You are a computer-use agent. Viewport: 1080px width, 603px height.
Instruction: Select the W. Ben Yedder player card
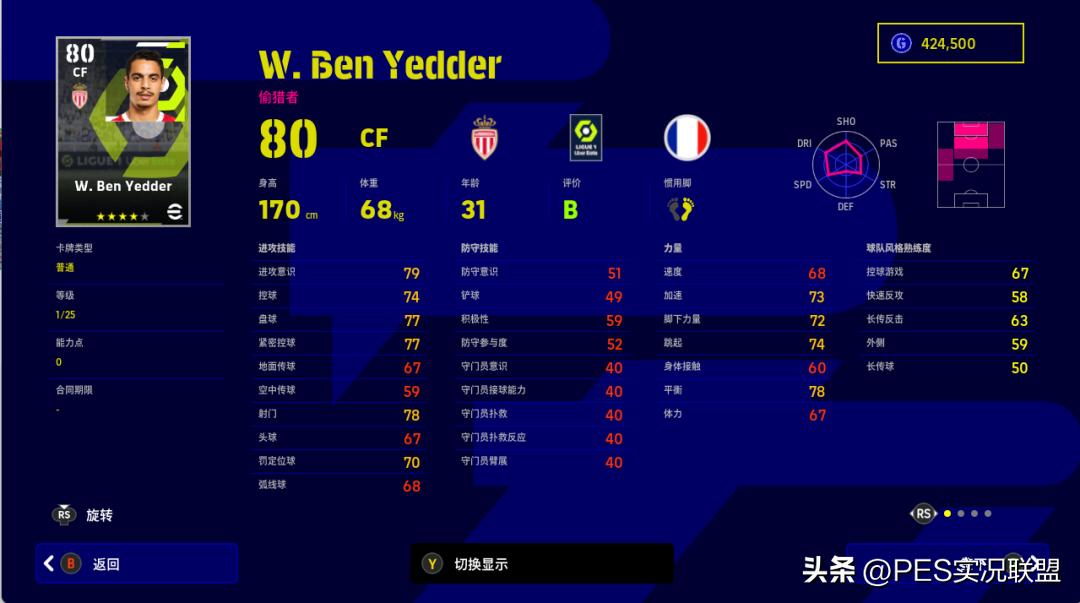123,132
